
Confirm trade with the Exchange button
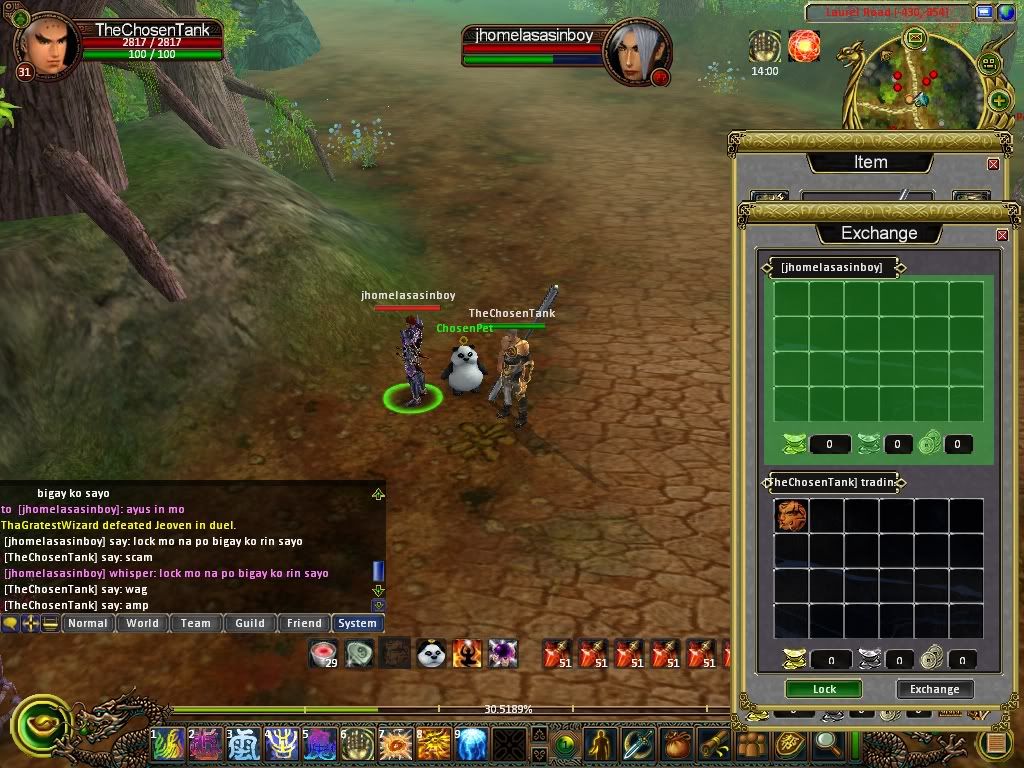coord(934,689)
